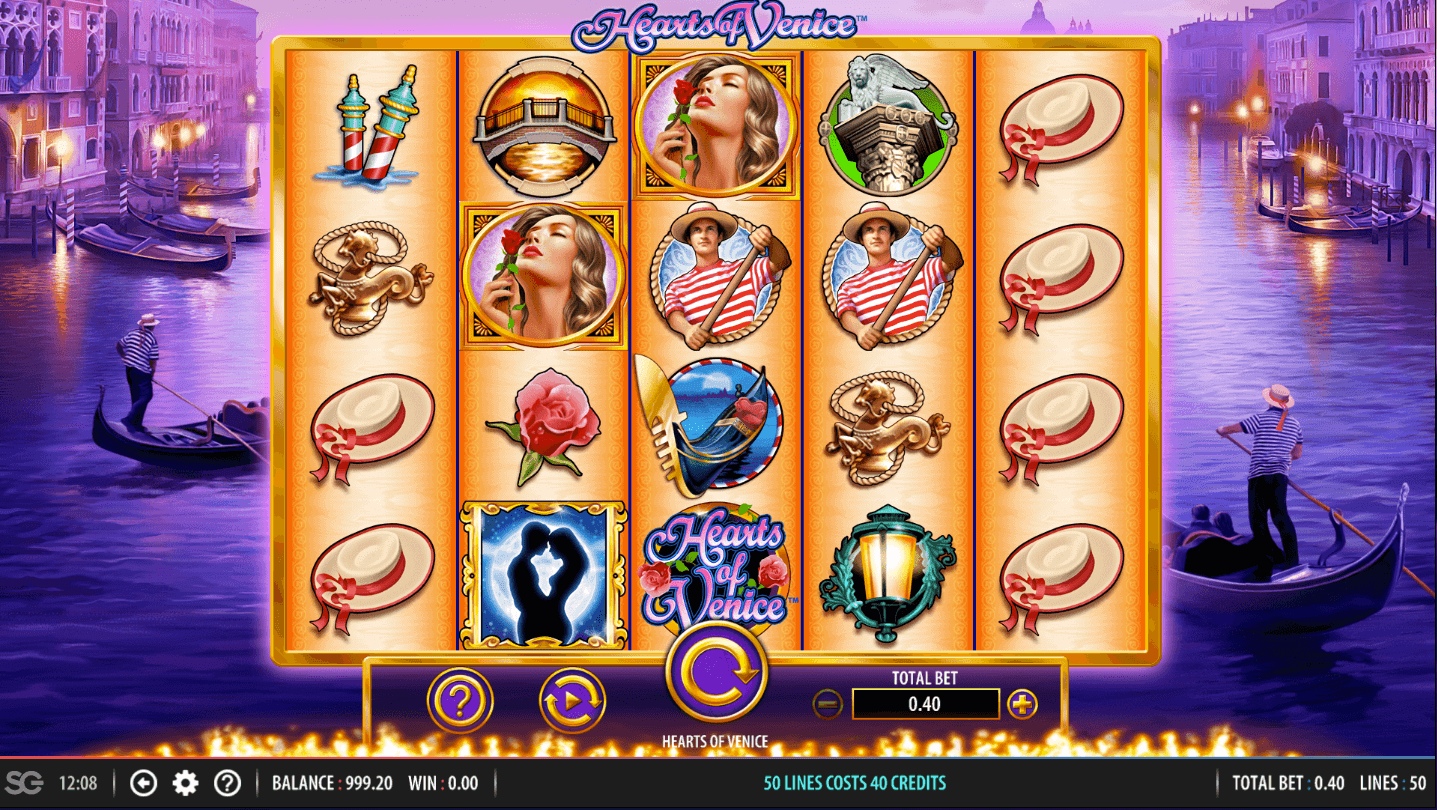Open the gear settings in the bottom bar

[x=186, y=783]
